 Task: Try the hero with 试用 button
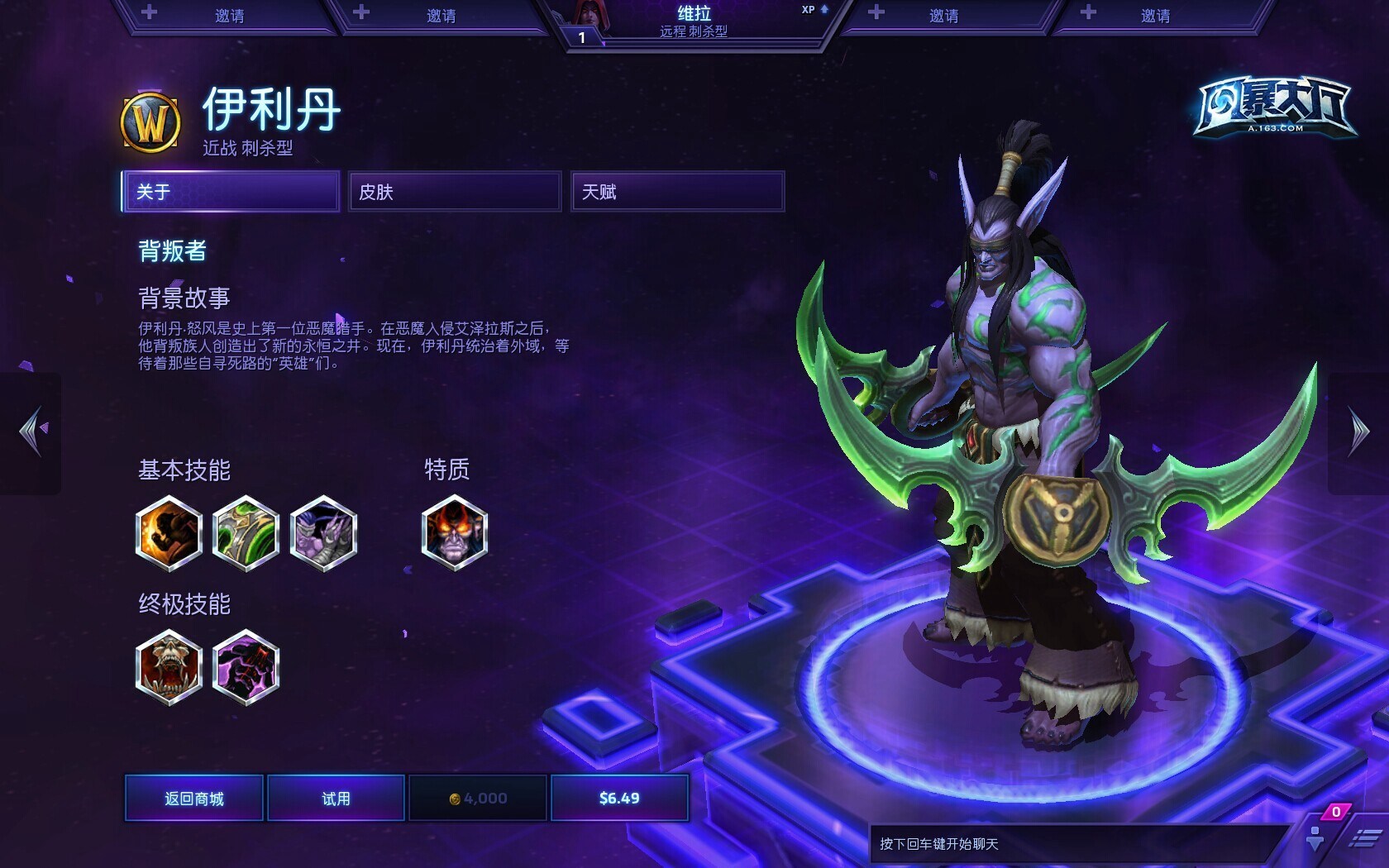pos(336,798)
